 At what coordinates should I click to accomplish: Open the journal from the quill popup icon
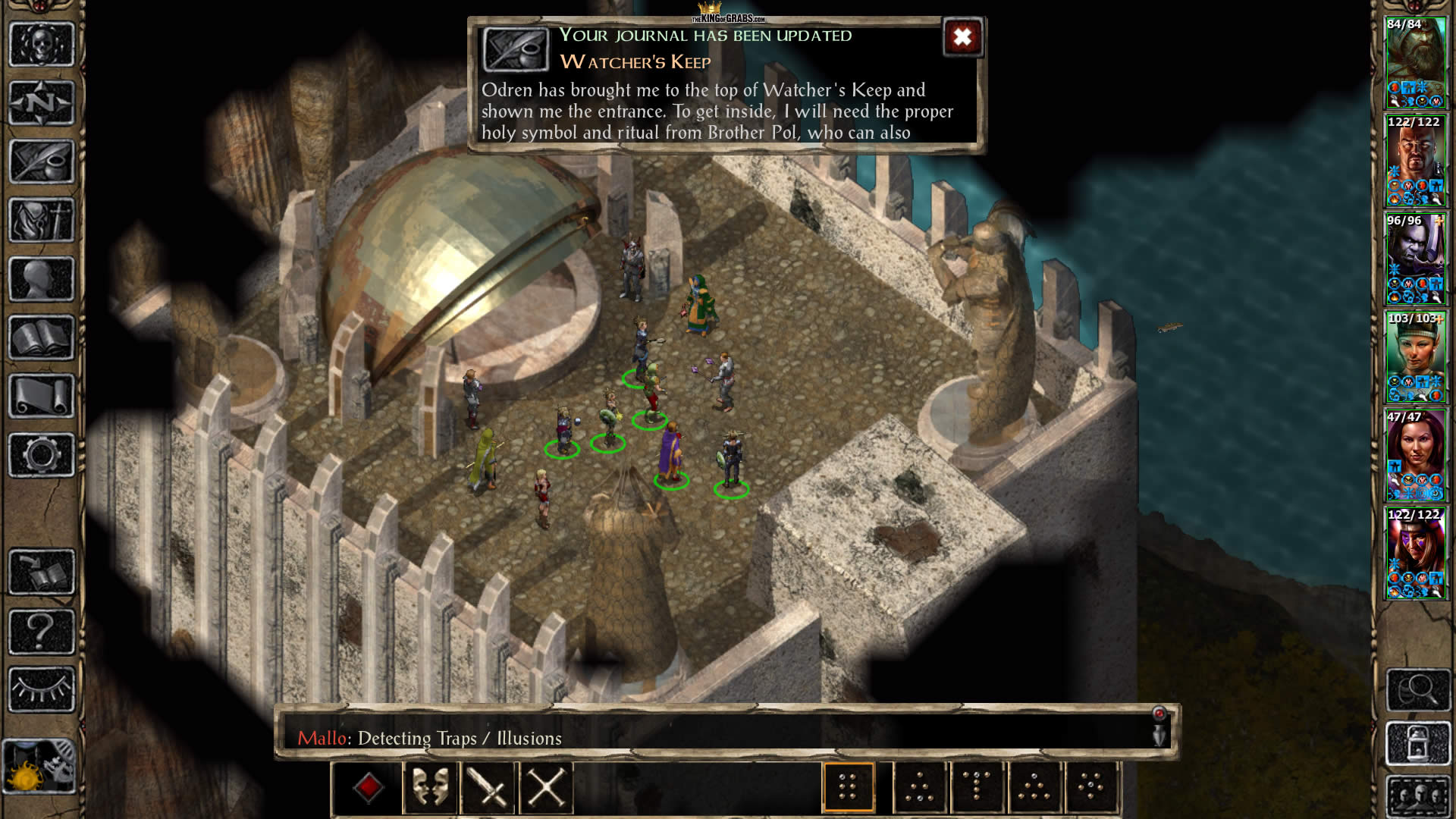tap(516, 49)
